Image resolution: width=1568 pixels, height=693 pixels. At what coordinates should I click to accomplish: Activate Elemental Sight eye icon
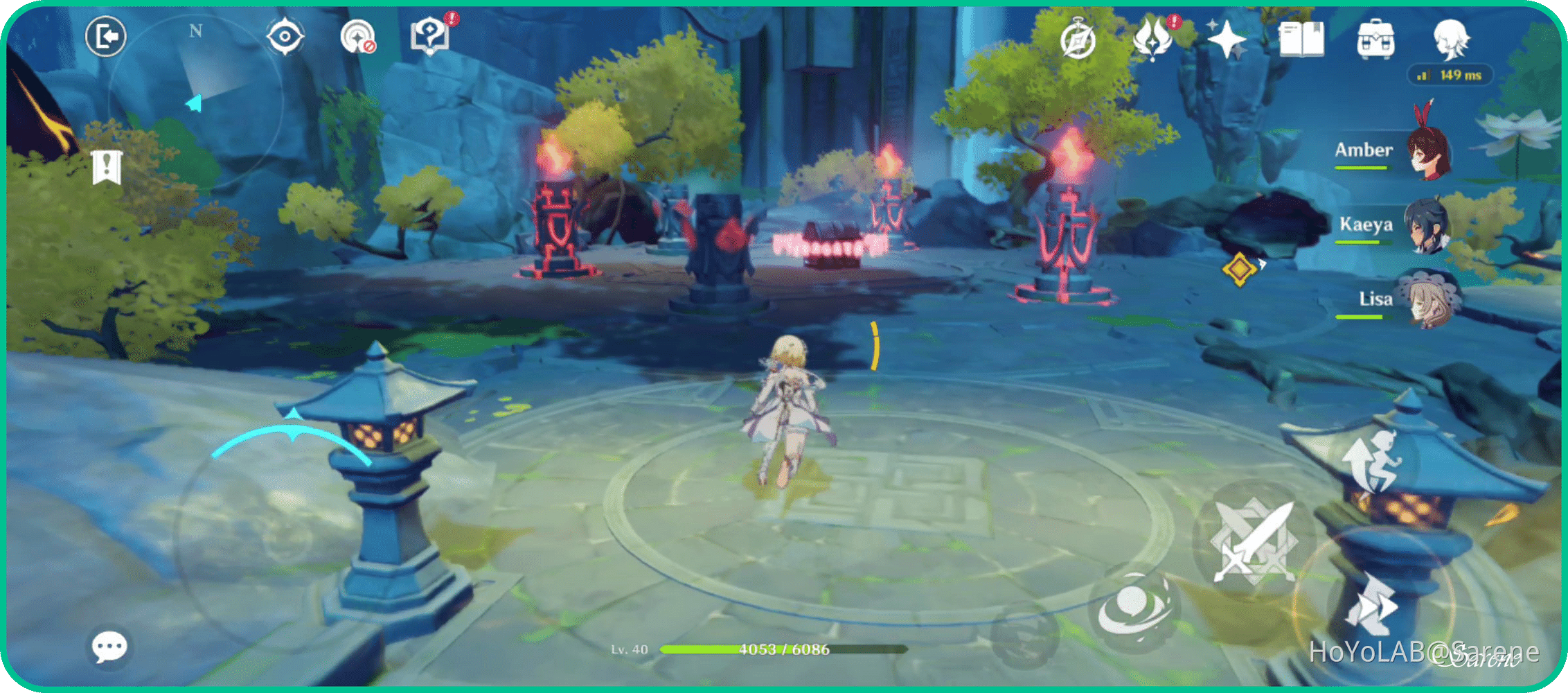284,36
